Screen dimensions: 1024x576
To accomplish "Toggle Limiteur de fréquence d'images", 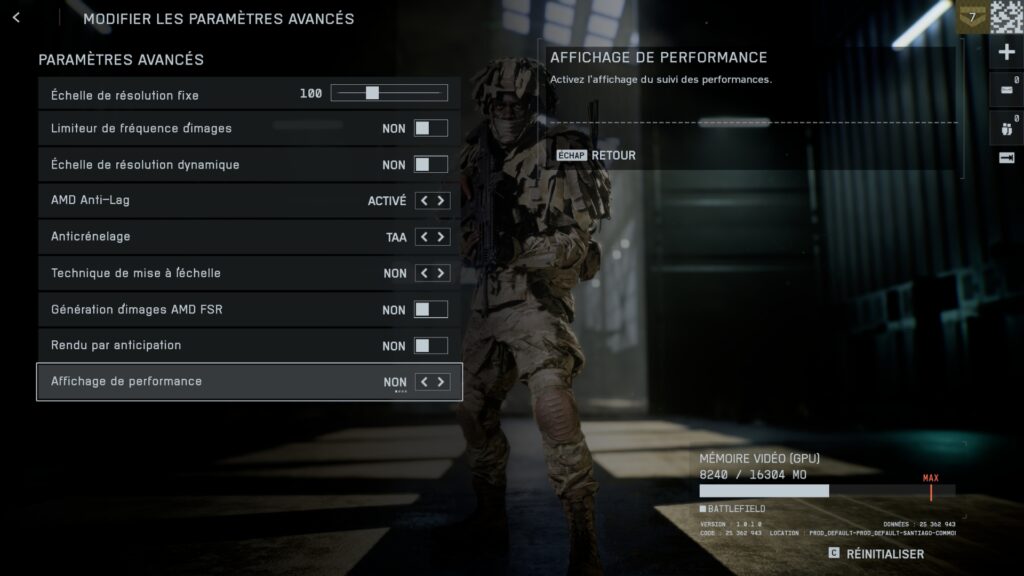I will [x=431, y=128].
